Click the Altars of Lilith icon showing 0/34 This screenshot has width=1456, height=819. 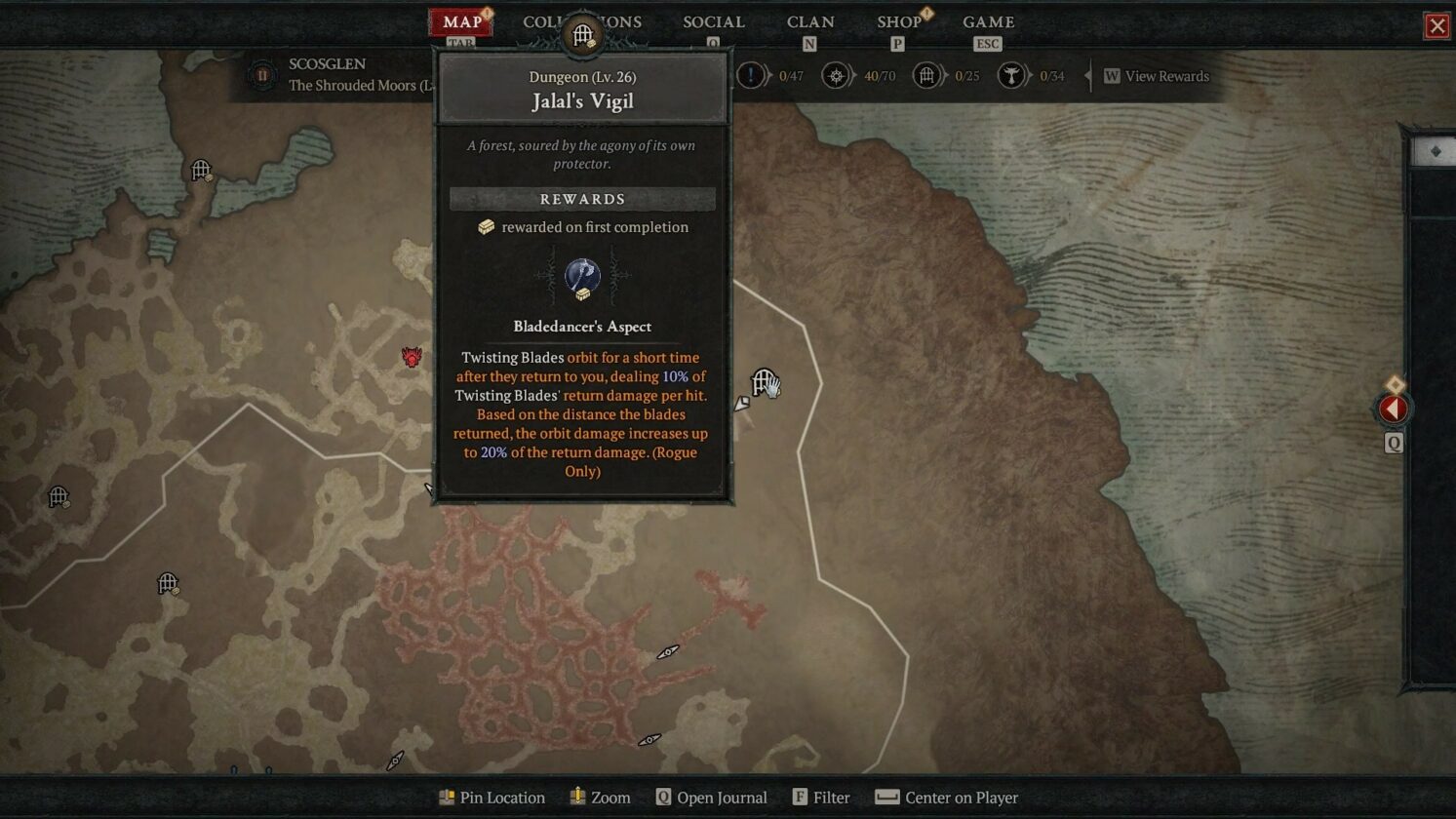(1011, 76)
